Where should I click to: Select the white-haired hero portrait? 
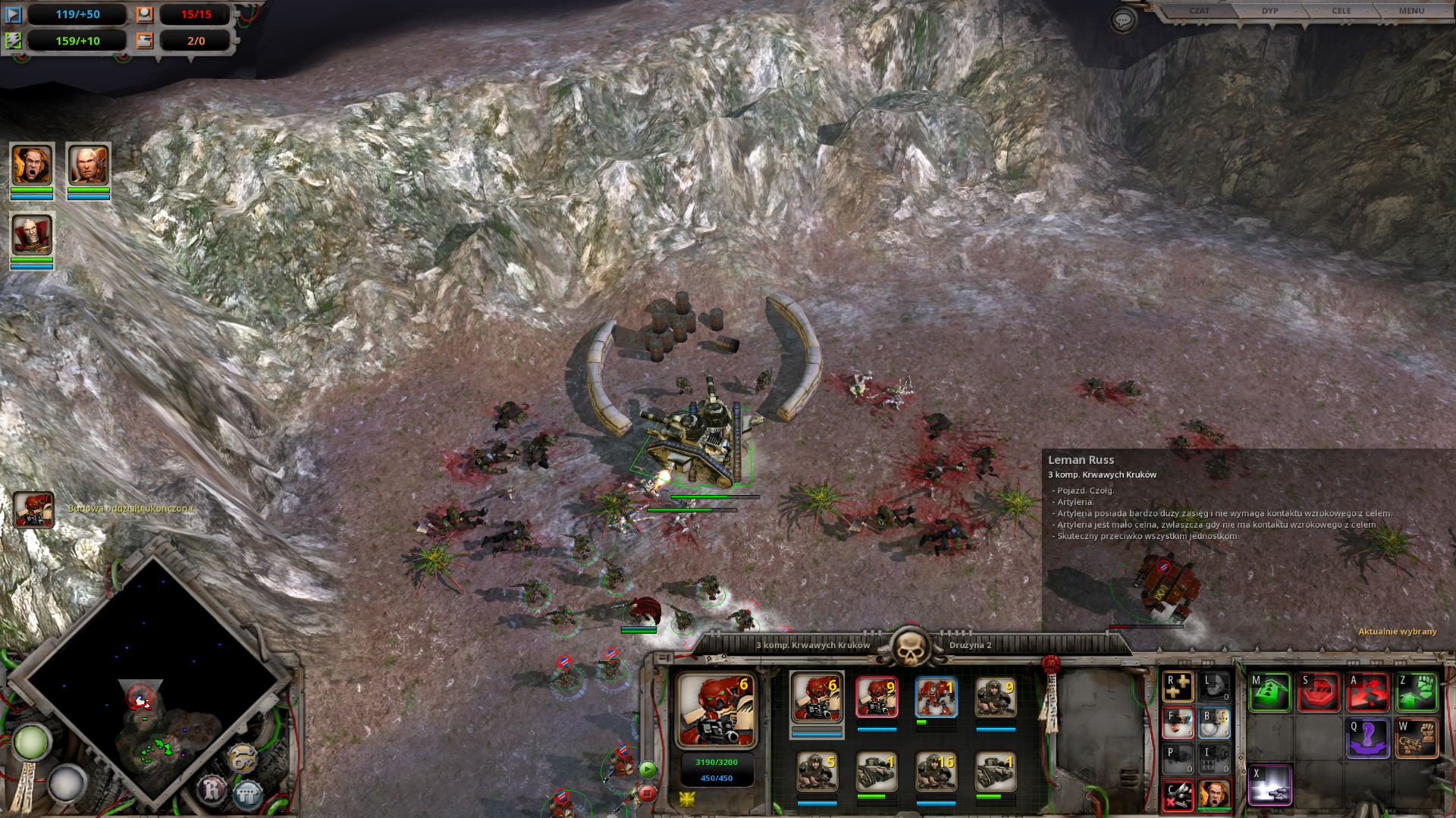click(x=88, y=165)
